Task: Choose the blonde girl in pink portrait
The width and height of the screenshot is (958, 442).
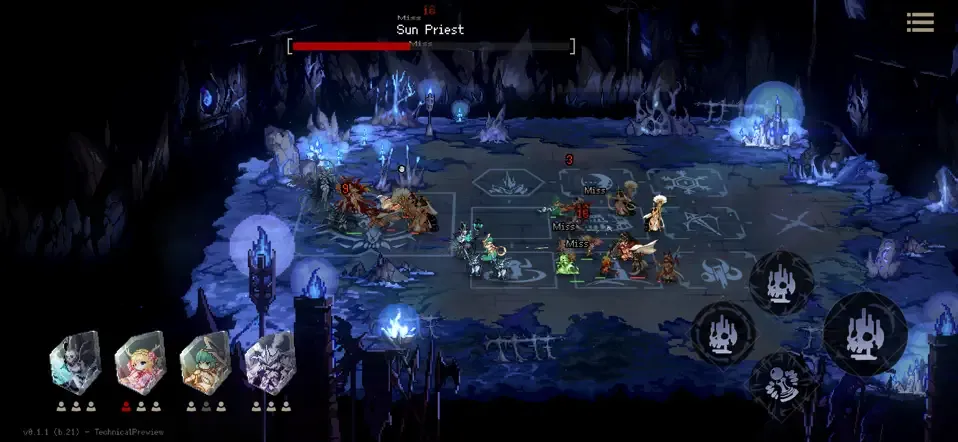Action: (139, 362)
